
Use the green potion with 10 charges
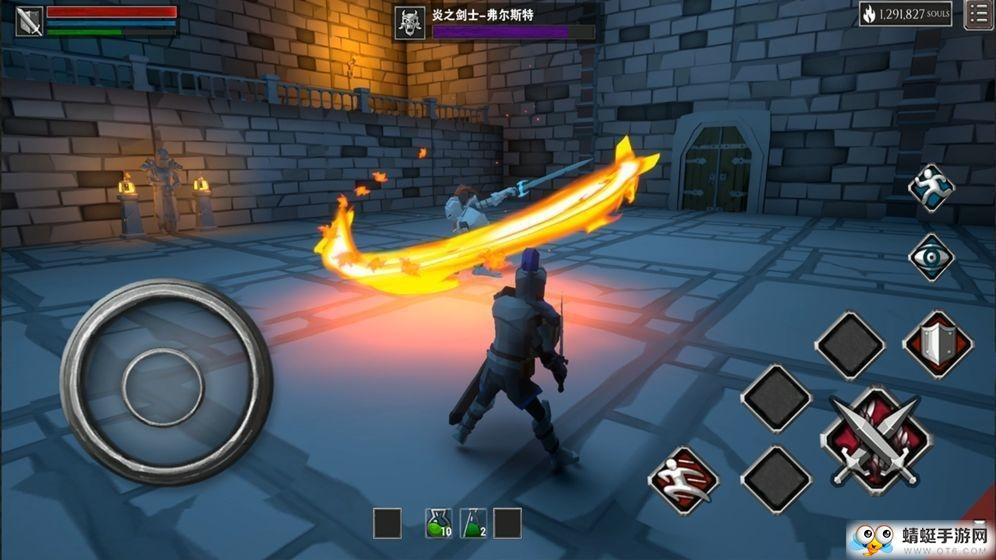(x=440, y=523)
